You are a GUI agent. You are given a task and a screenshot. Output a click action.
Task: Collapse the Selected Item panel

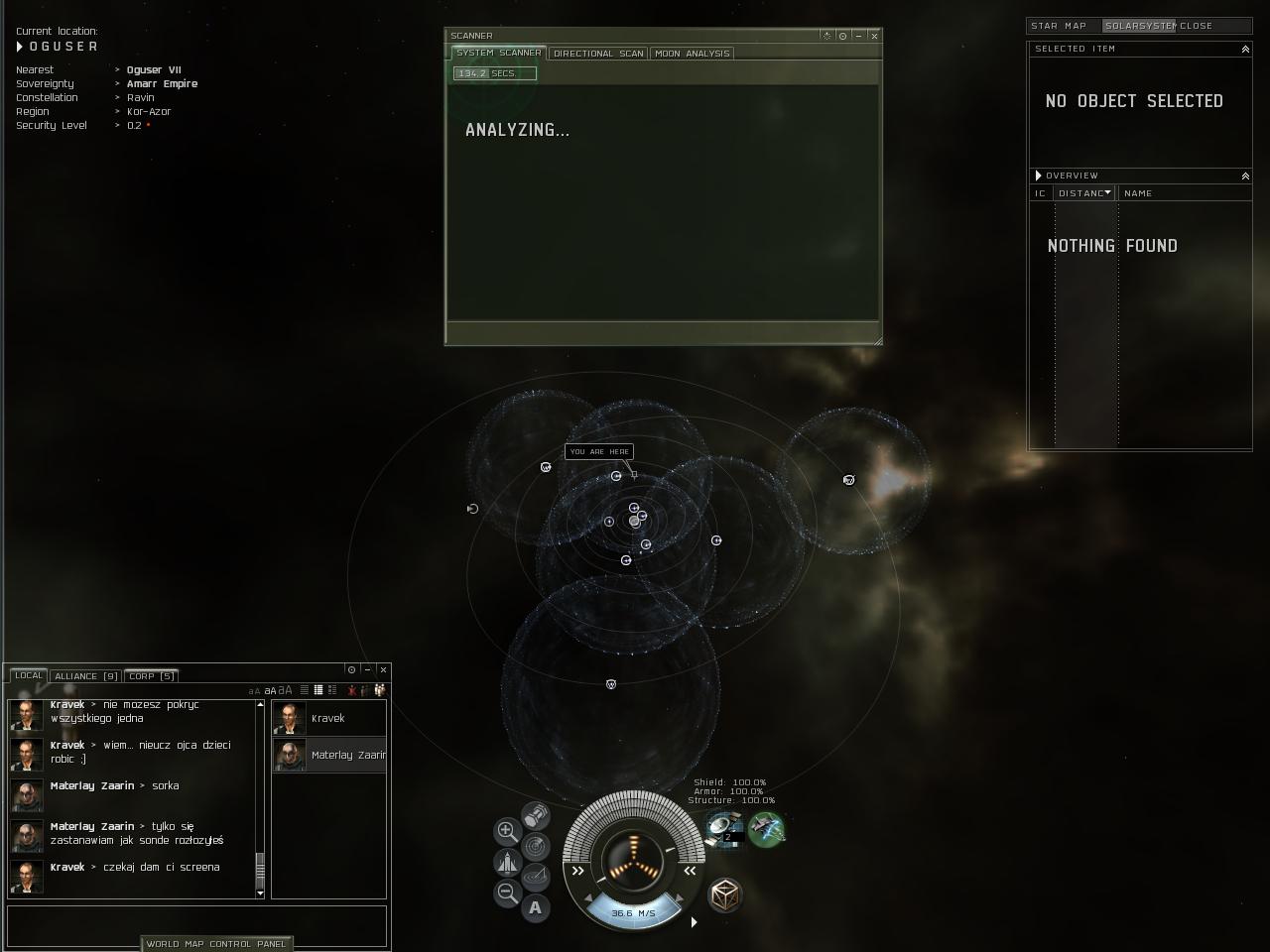[x=1245, y=49]
